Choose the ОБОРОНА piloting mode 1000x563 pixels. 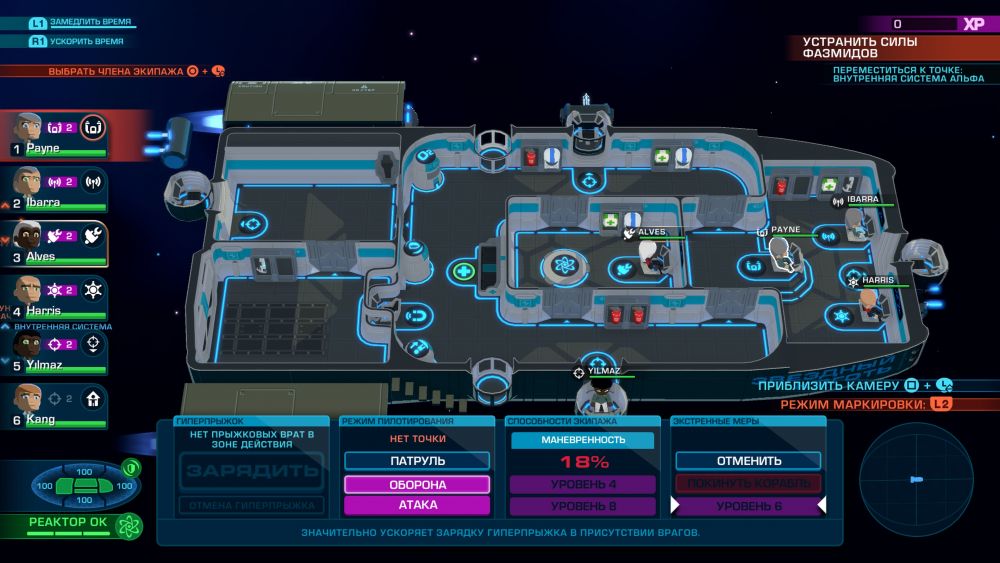click(417, 484)
